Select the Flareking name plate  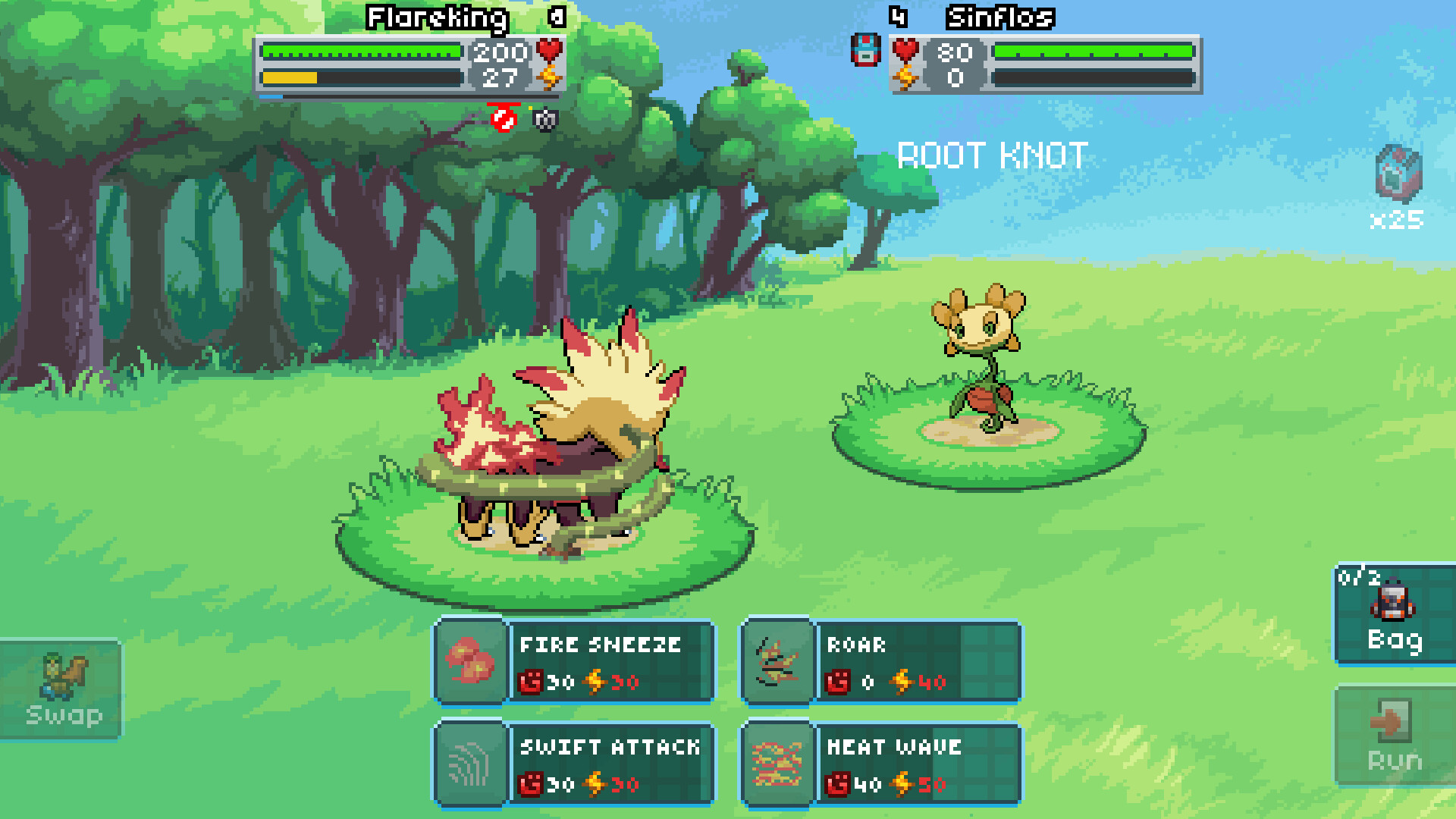coord(436,17)
